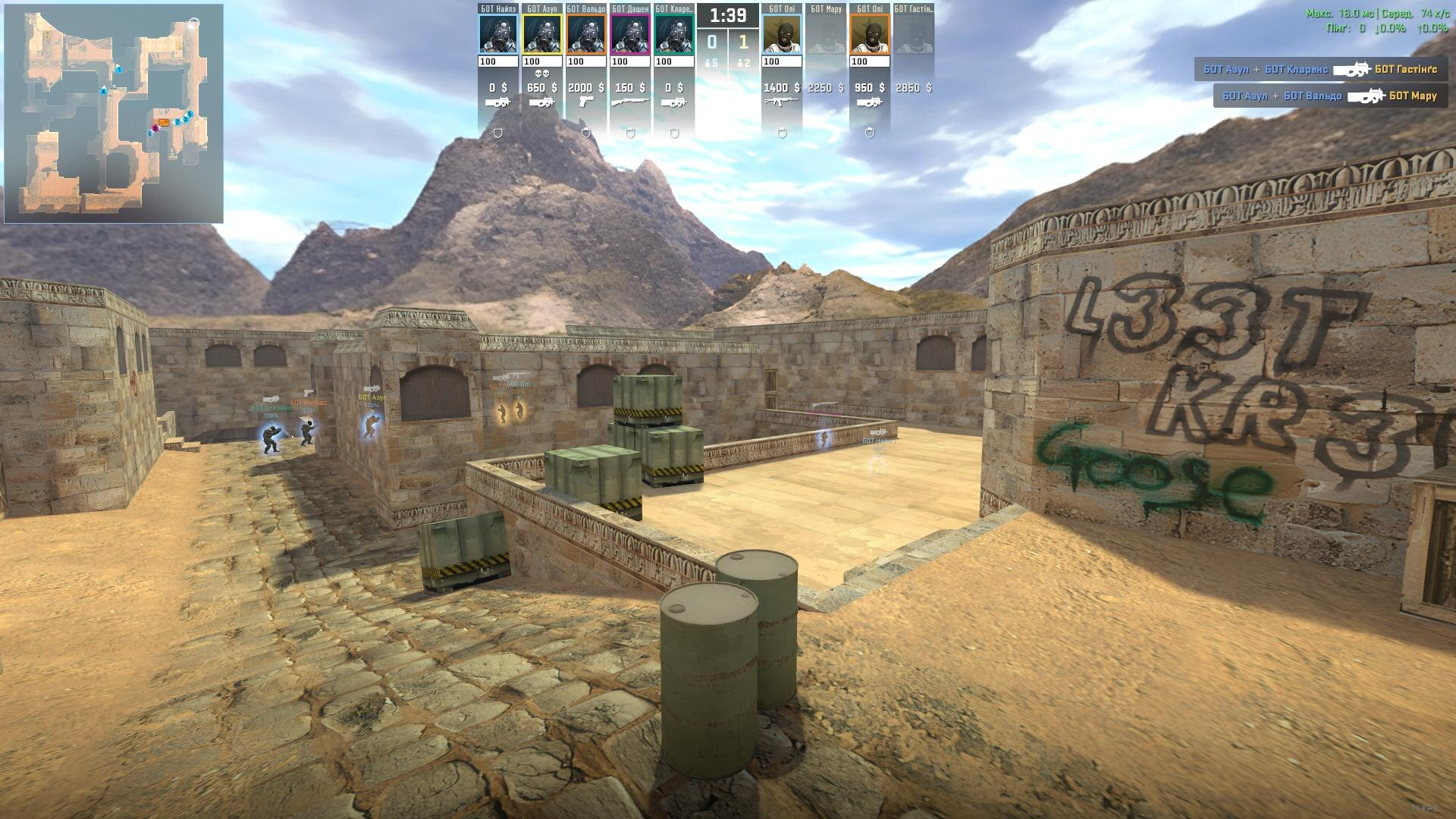Select the counter-terrorist team score showing 0
The image size is (1456, 819).
point(713,42)
